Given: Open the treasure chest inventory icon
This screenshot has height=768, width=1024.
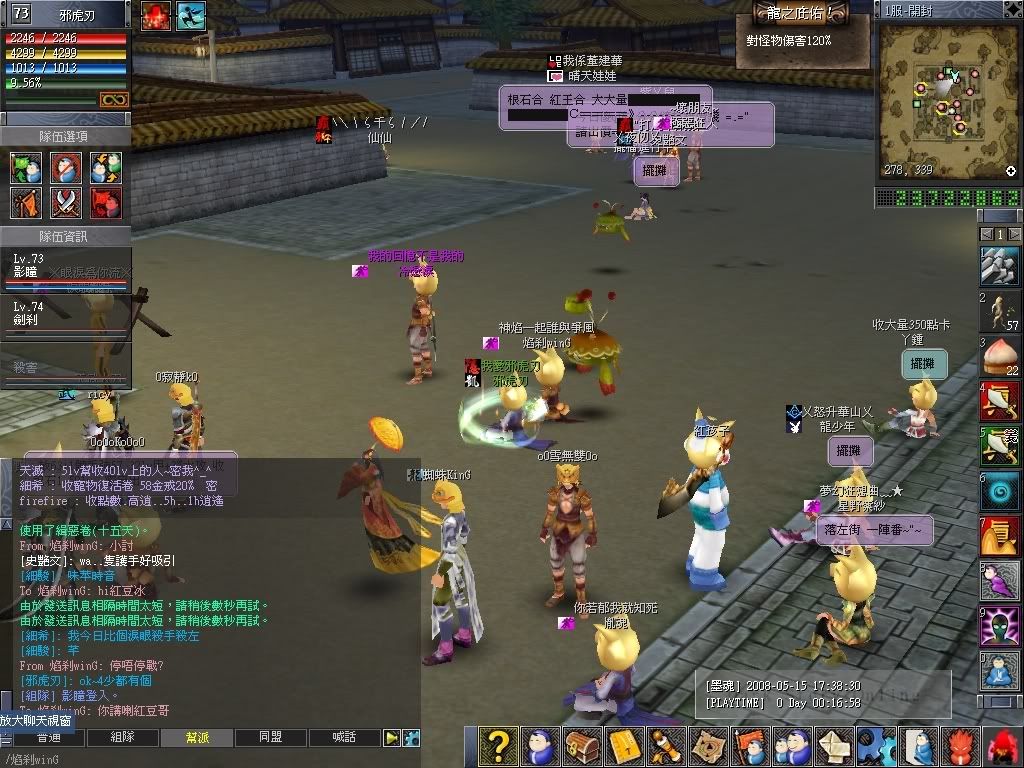Looking at the screenshot, I should [x=581, y=746].
